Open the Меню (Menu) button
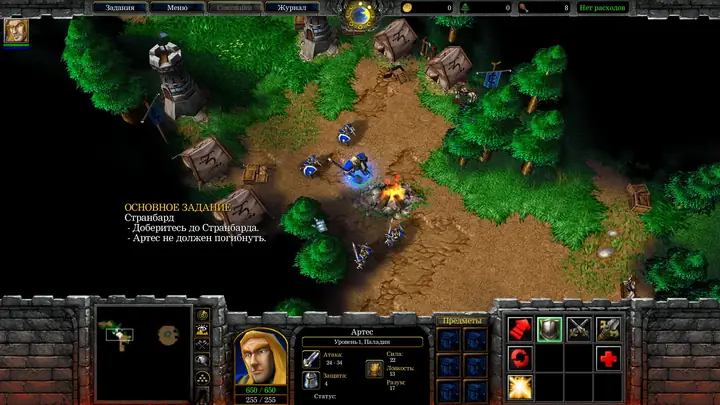Screen dimensions: 720x405 (x=177, y=8)
